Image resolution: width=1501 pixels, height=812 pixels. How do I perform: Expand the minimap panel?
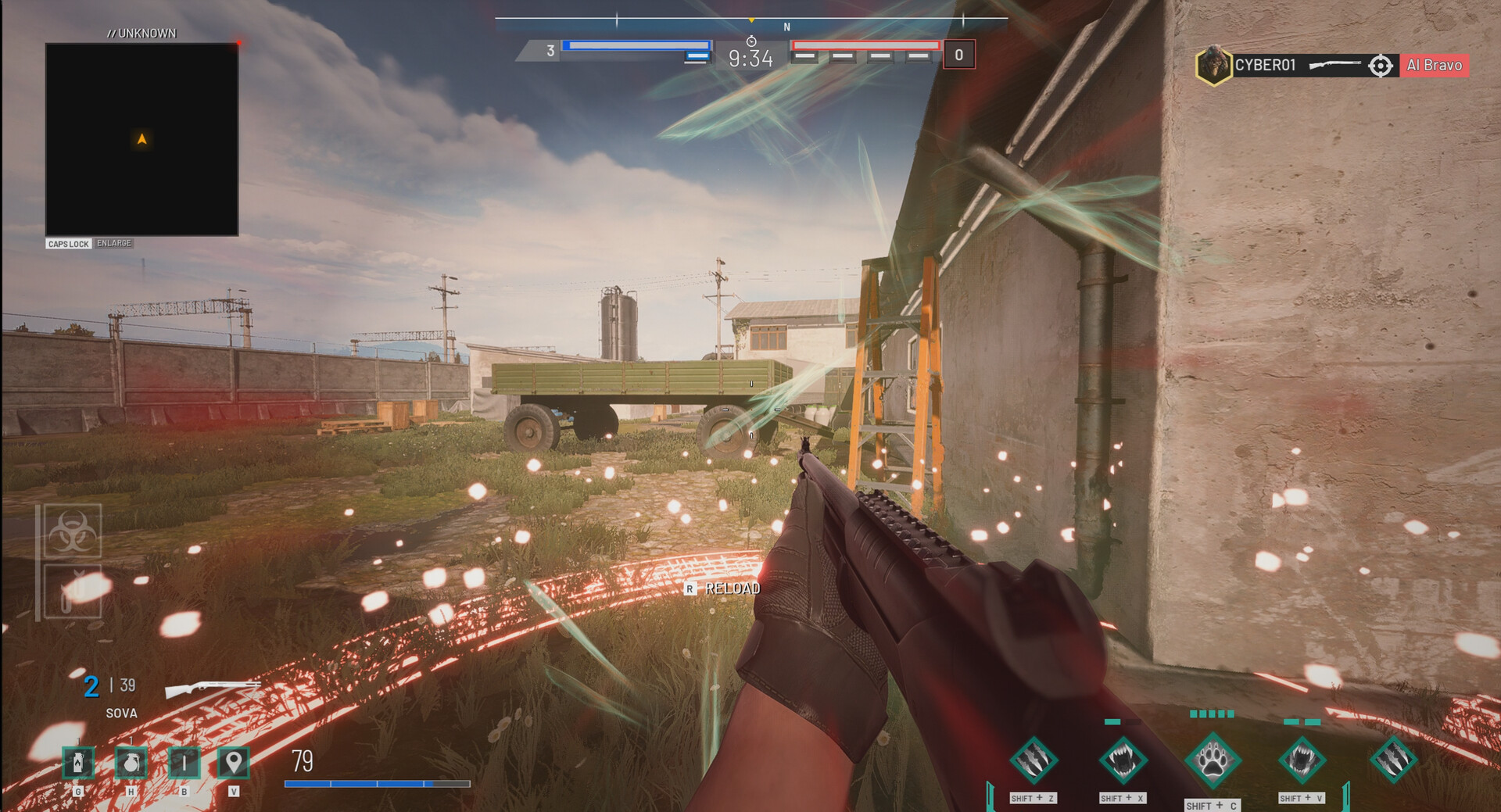tap(143, 137)
